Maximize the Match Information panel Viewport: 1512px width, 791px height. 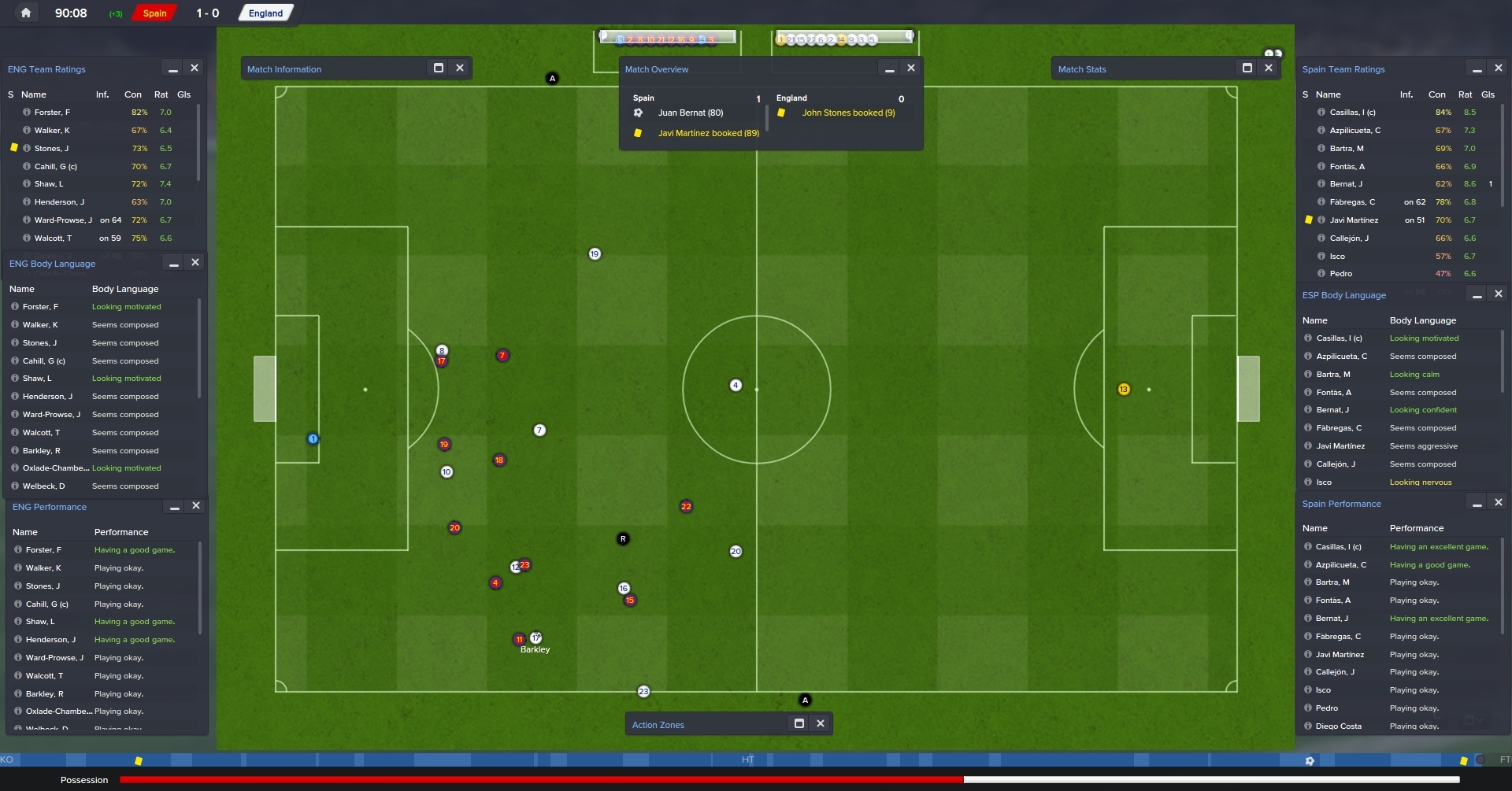click(x=439, y=68)
